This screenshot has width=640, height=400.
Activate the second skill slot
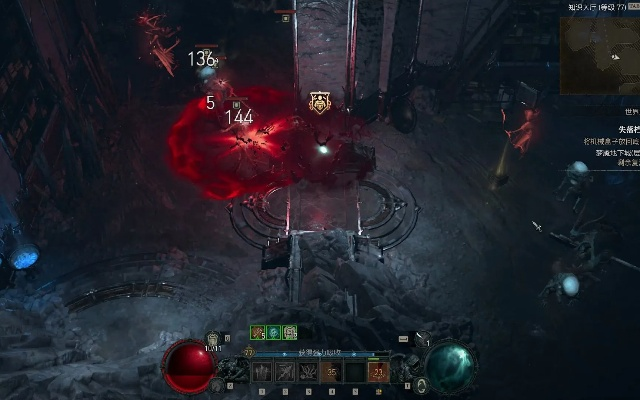(x=285, y=372)
